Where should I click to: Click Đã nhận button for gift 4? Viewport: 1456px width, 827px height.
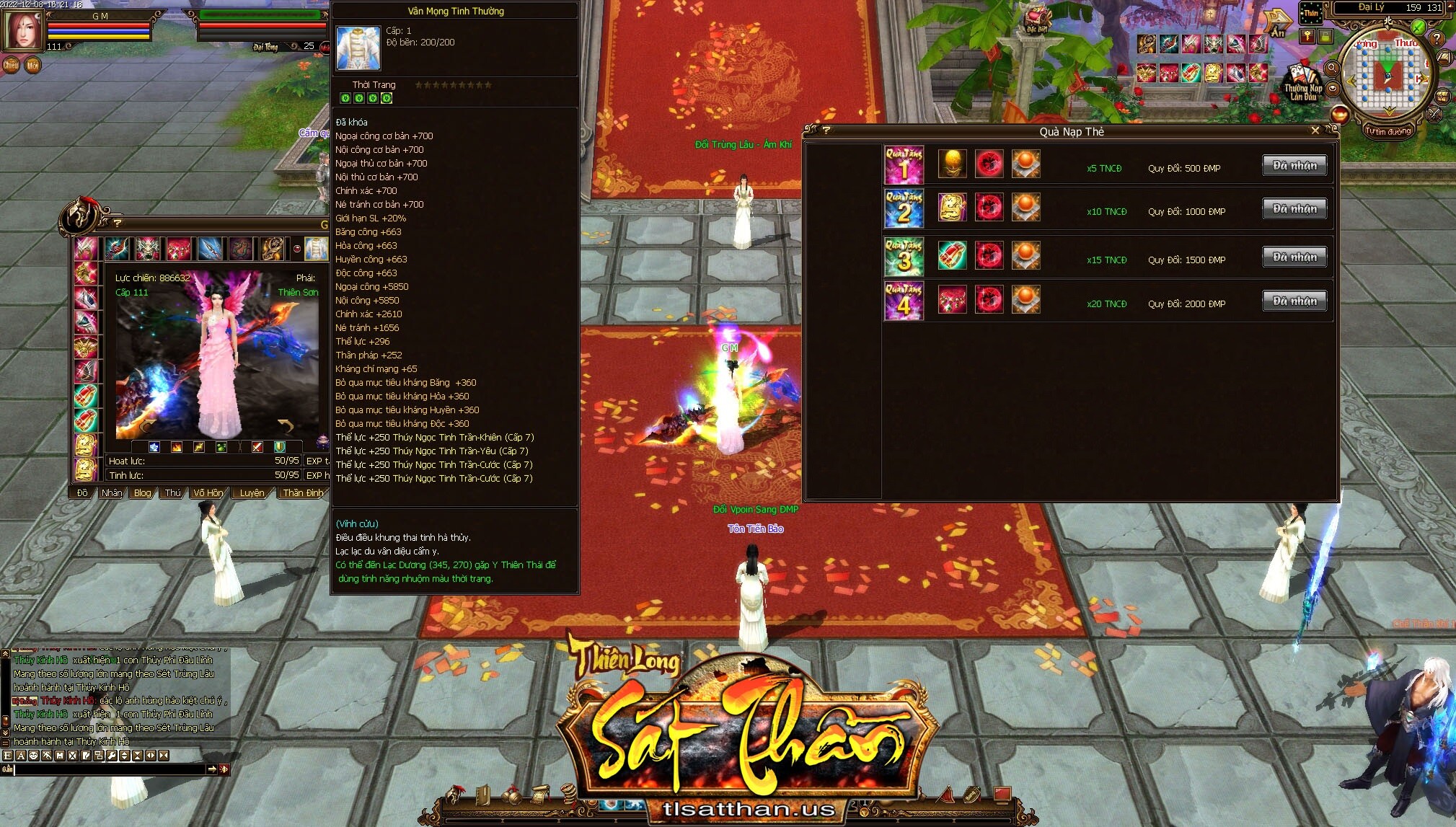1294,301
